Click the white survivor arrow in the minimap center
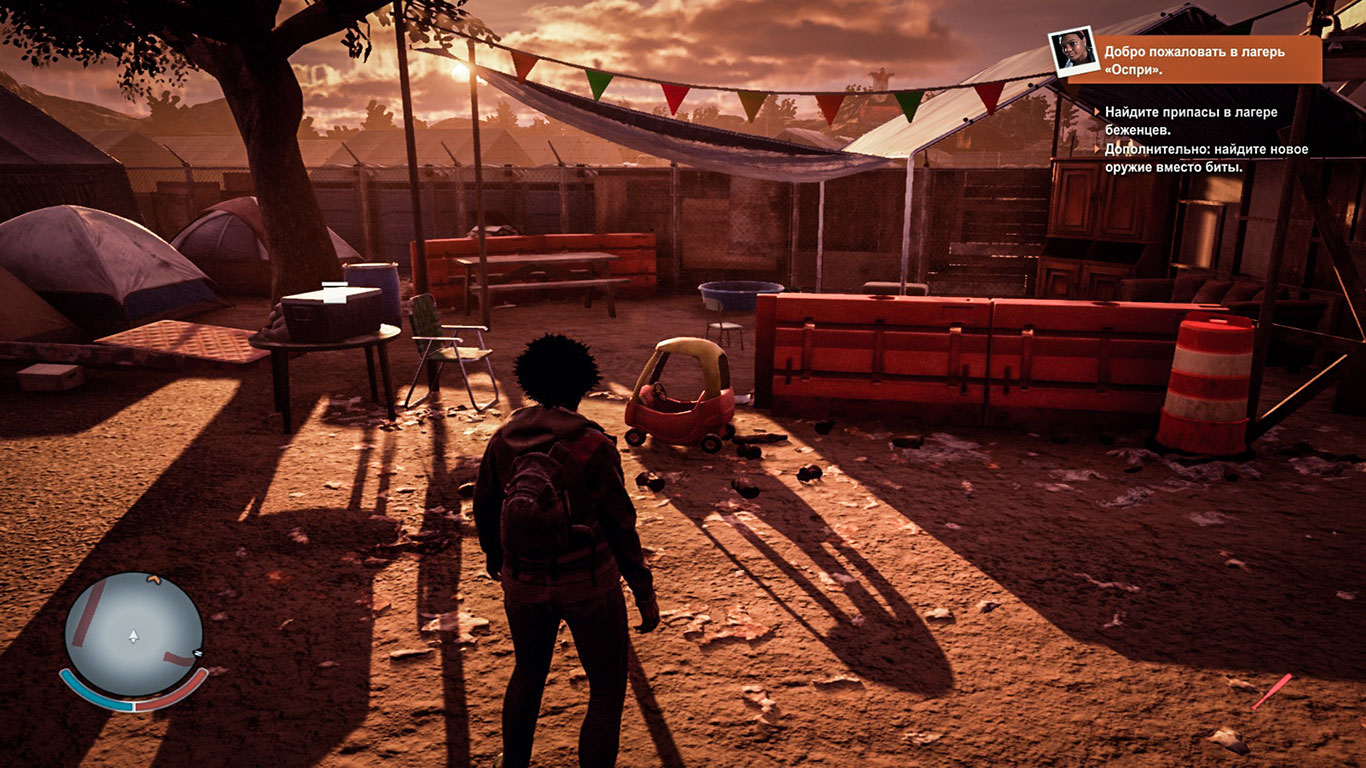The image size is (1366, 768). tap(133, 637)
